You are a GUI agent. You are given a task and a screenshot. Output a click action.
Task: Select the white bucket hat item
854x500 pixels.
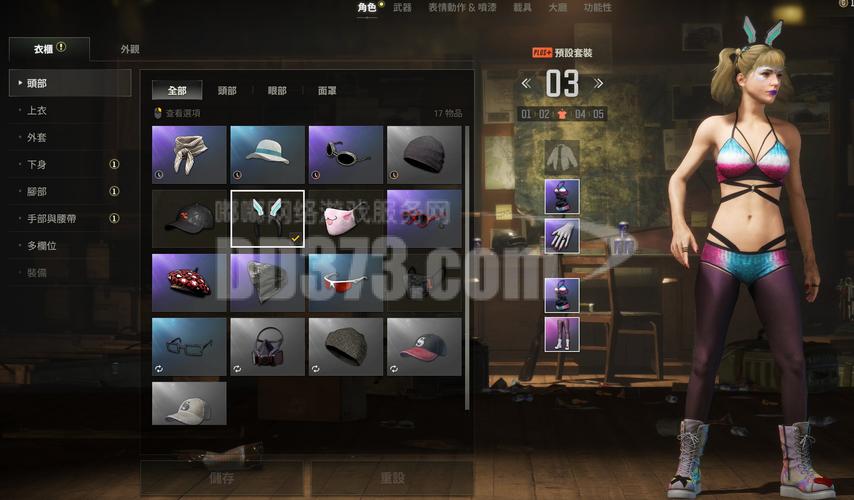click(267, 154)
